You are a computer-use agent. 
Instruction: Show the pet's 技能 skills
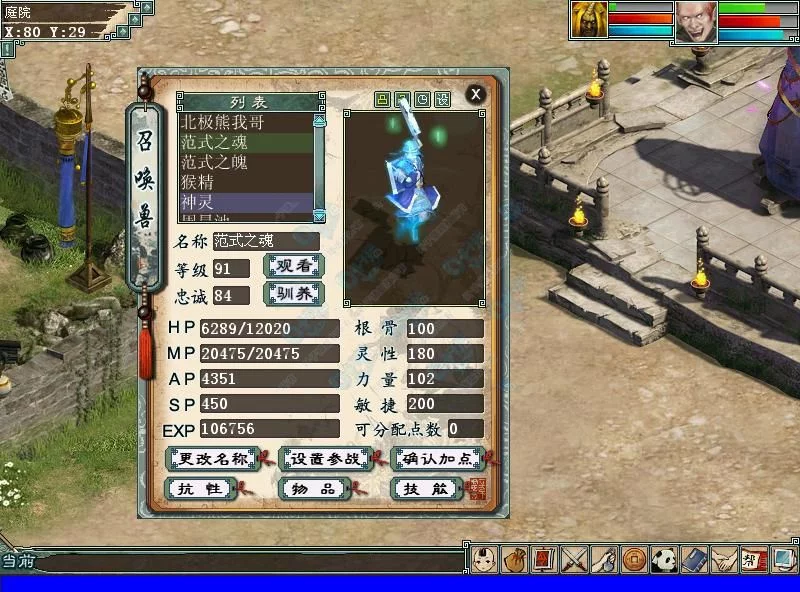point(426,489)
